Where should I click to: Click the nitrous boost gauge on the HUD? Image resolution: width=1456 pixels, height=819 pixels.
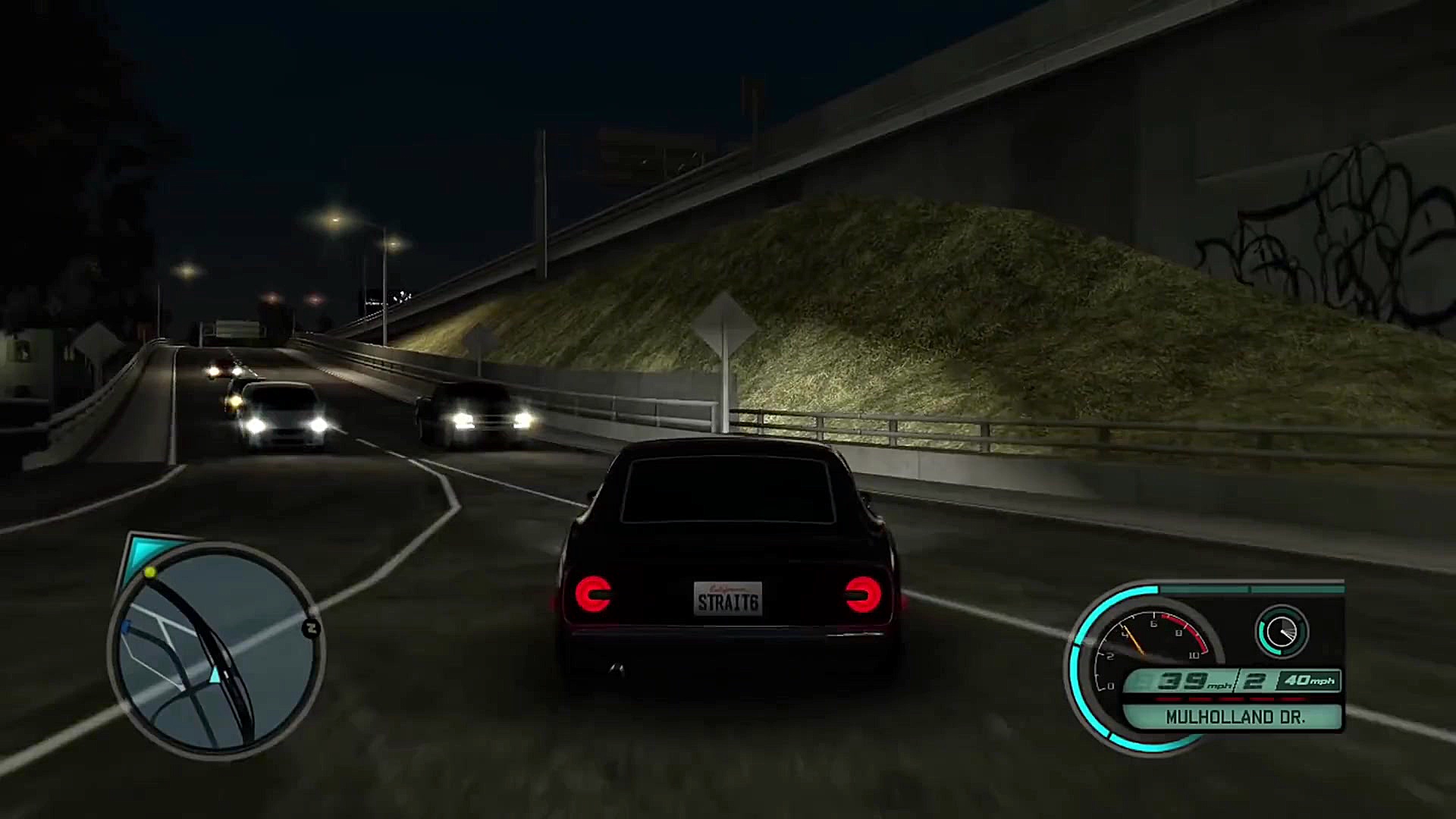(1281, 631)
